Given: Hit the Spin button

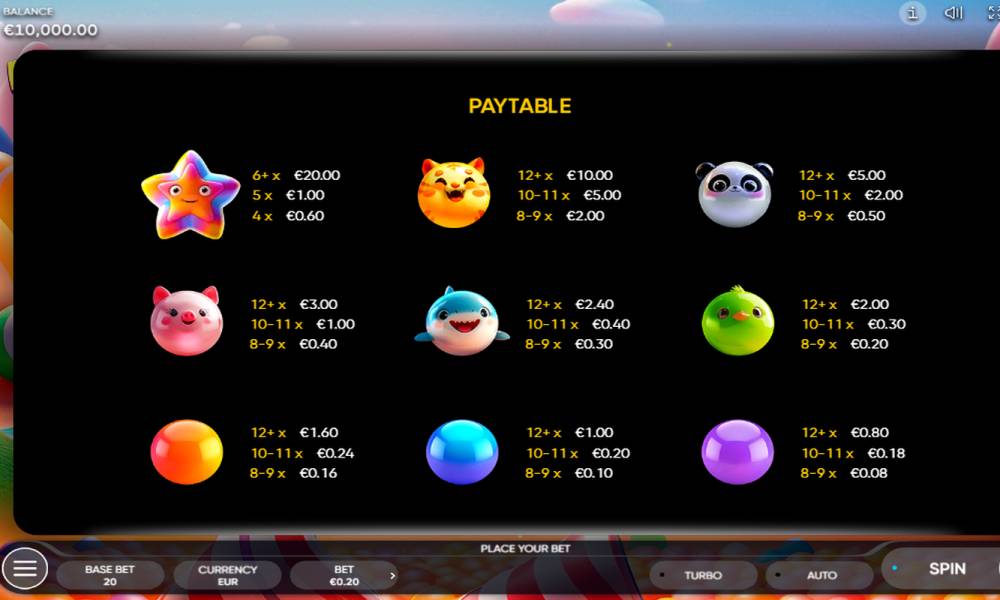Looking at the screenshot, I should pos(946,569).
